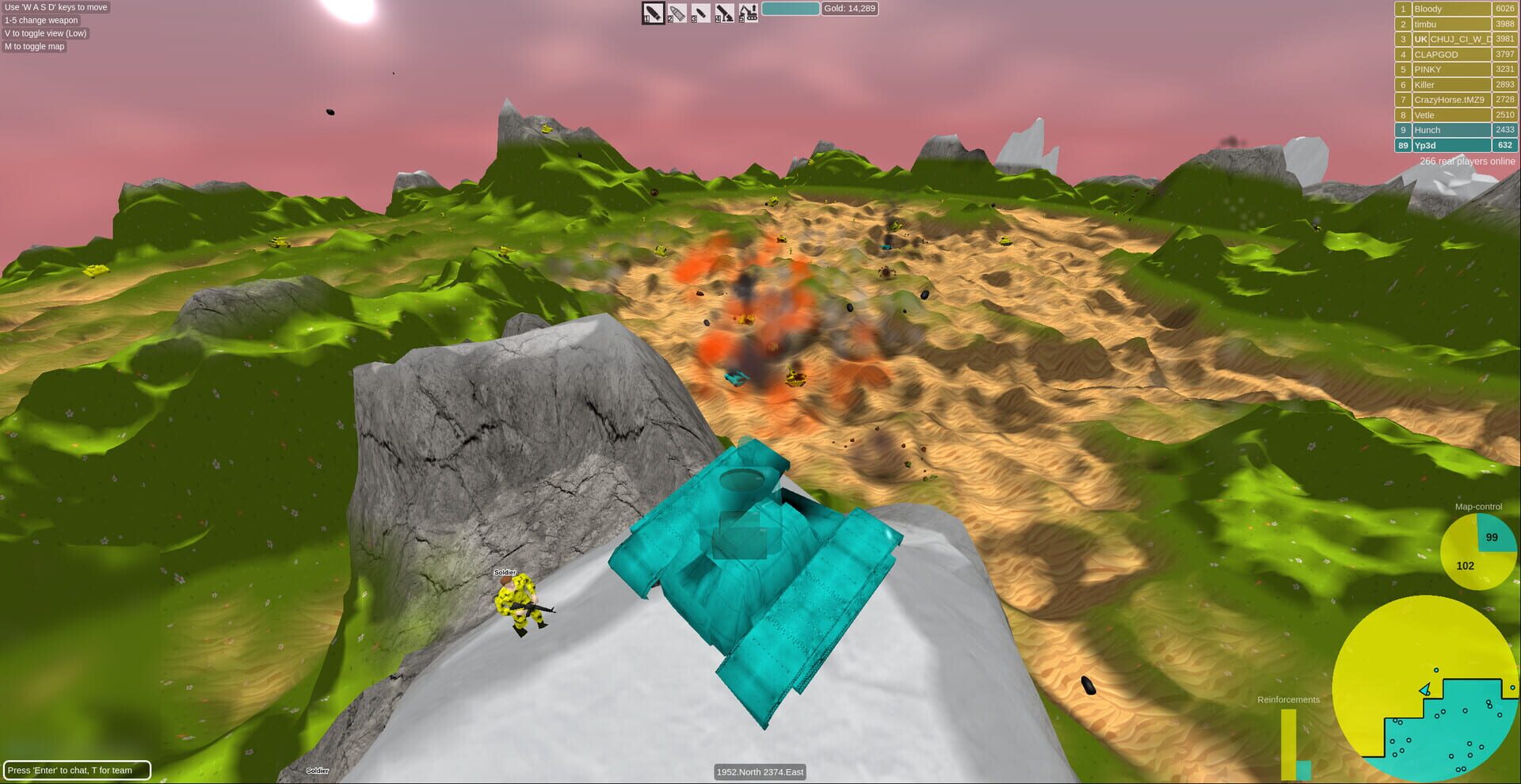Select Killer in the leaderboard
The width and height of the screenshot is (1521, 784).
(x=1450, y=84)
